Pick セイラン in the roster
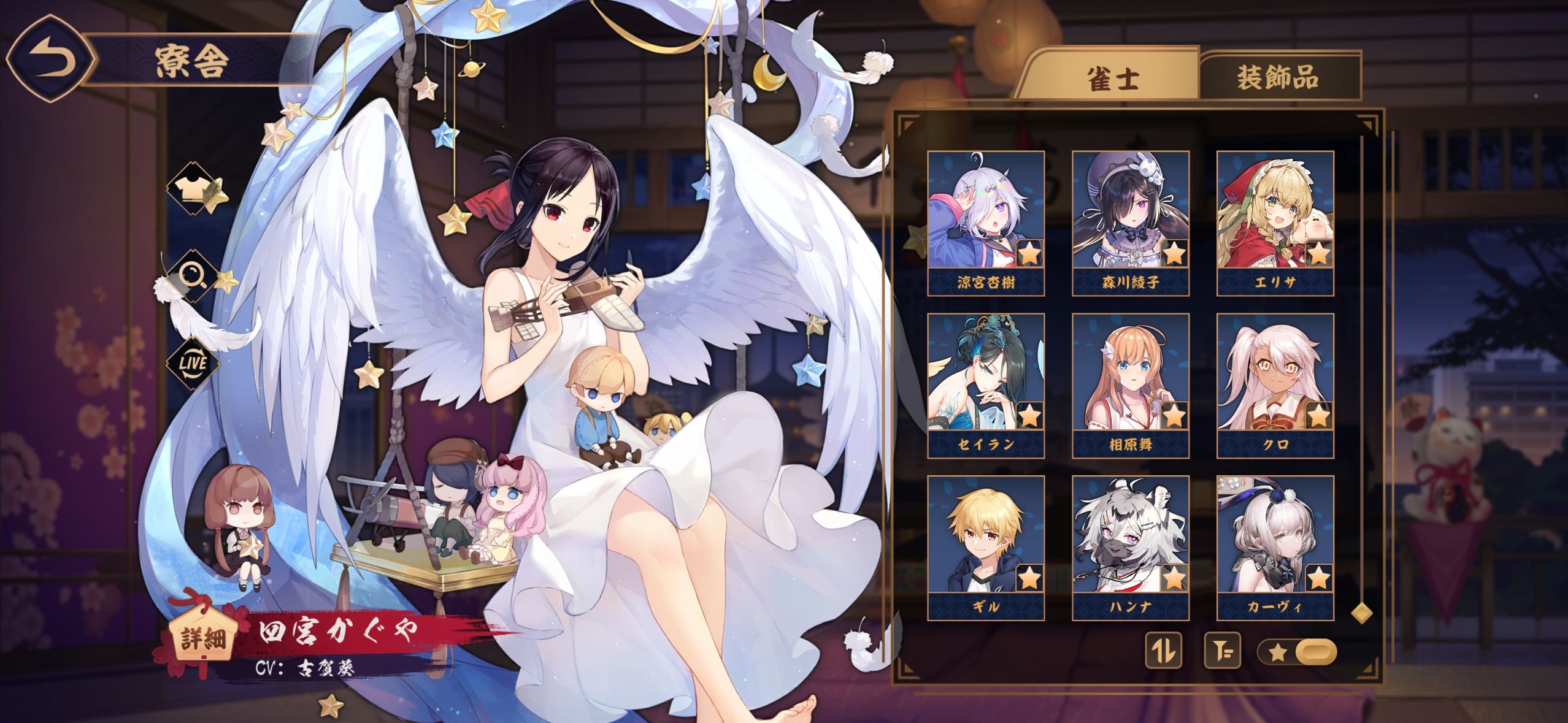This screenshot has height=723, width=1568. pyautogui.click(x=985, y=385)
